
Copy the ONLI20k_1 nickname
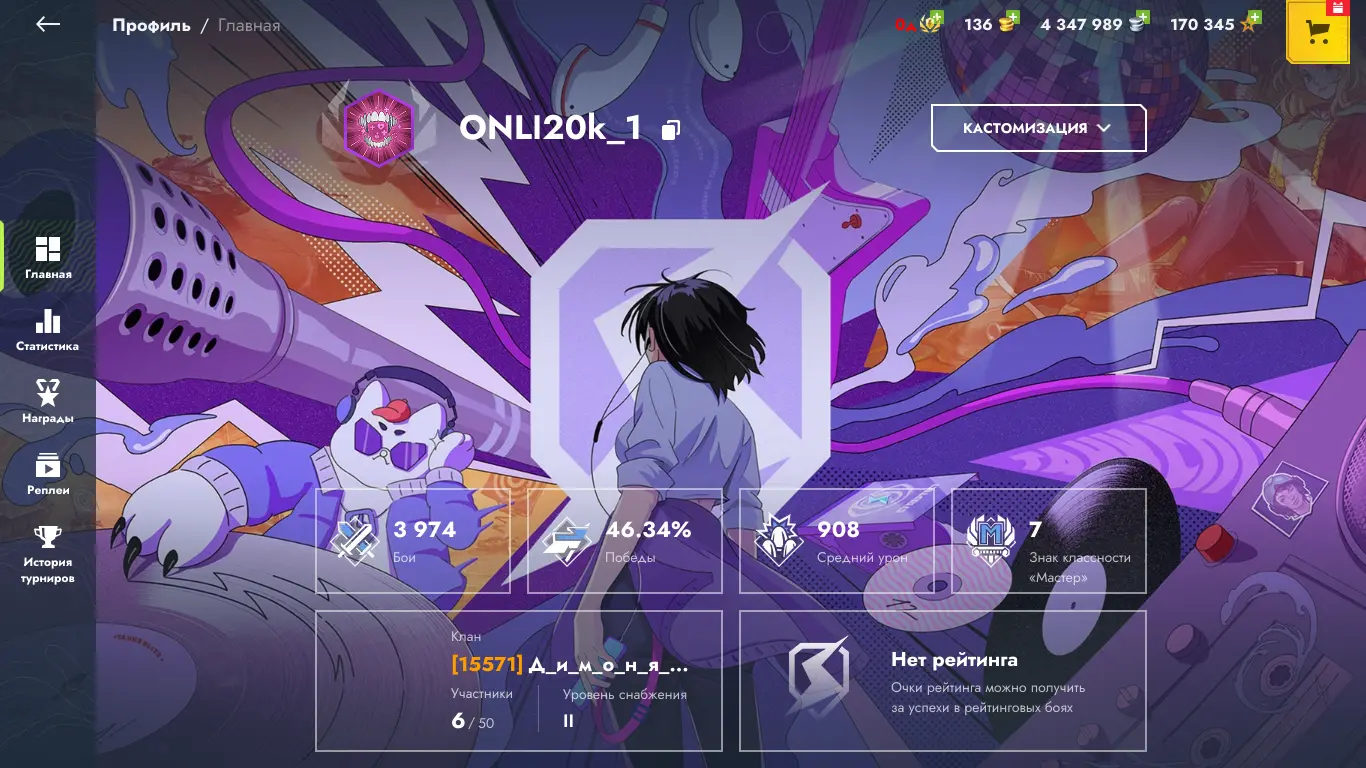[x=671, y=129]
